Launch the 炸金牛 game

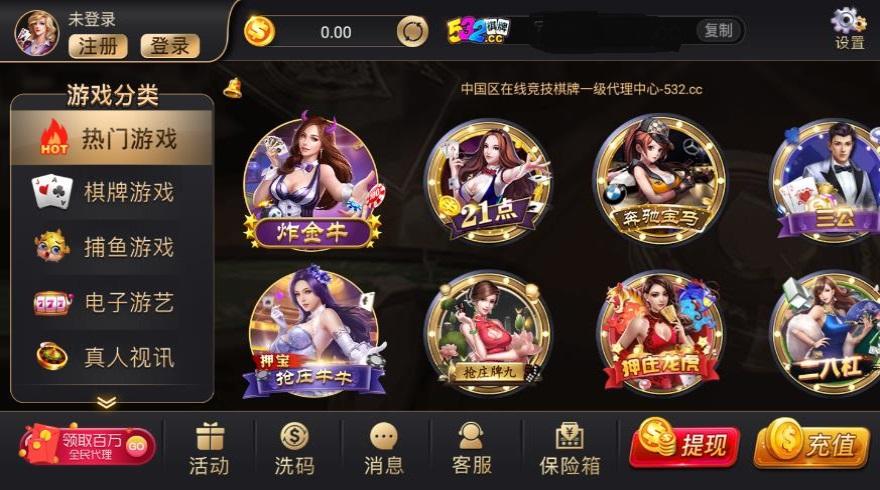click(x=312, y=182)
